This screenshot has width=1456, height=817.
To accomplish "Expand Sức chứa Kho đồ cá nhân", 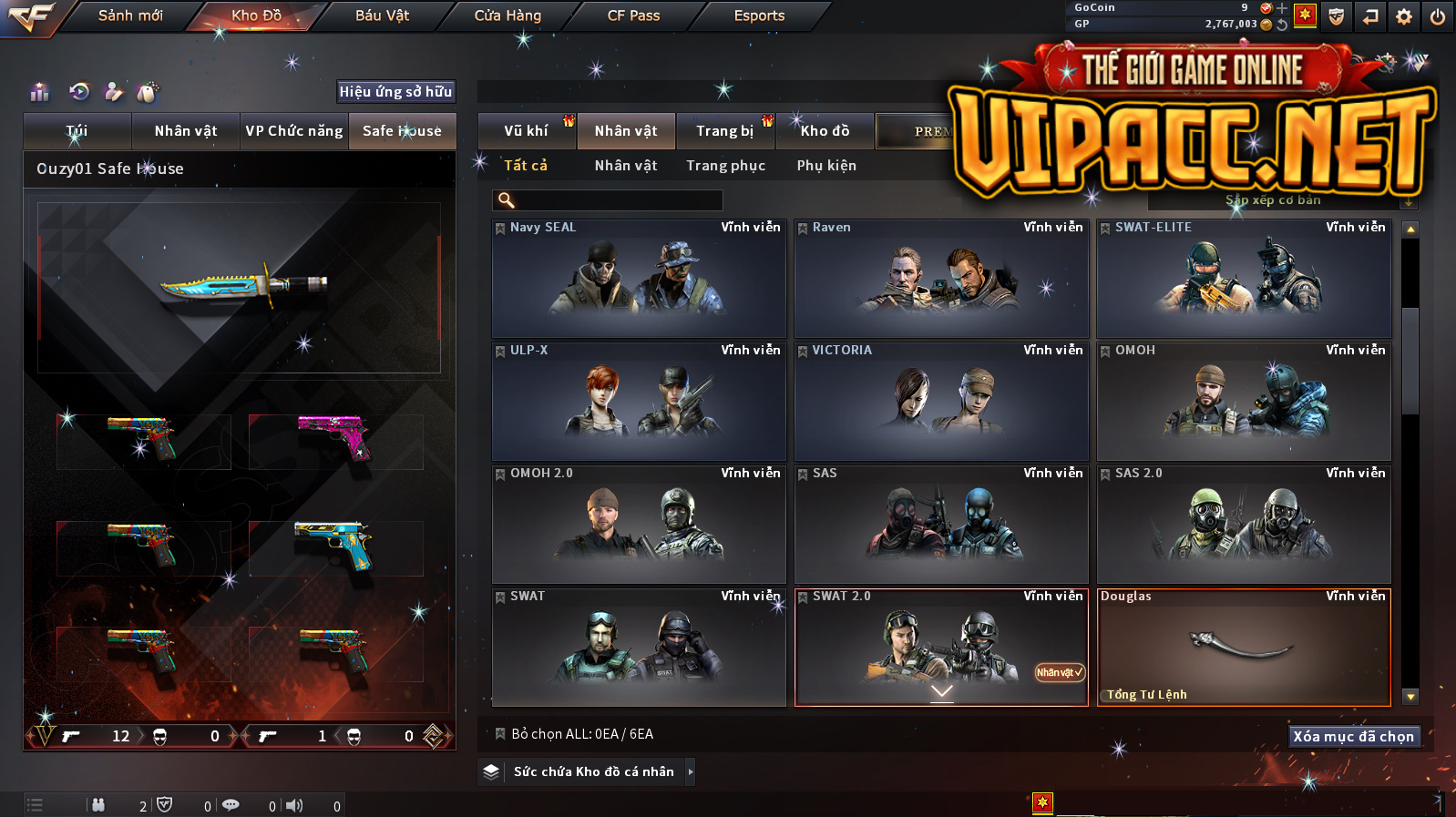I will pyautogui.click(x=594, y=771).
